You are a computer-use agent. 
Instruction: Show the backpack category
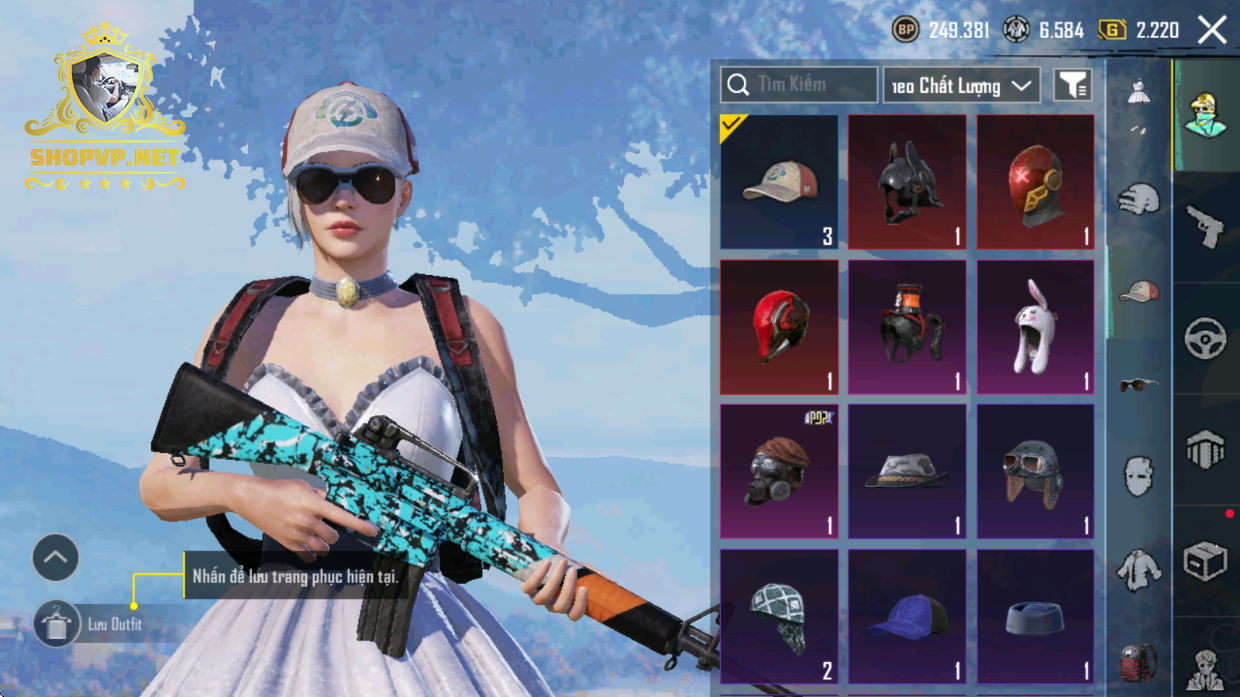(1138, 660)
